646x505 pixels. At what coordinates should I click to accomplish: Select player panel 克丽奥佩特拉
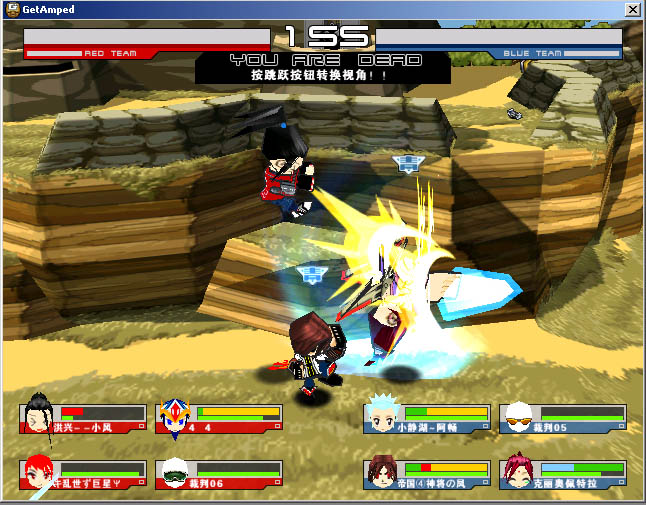563,475
